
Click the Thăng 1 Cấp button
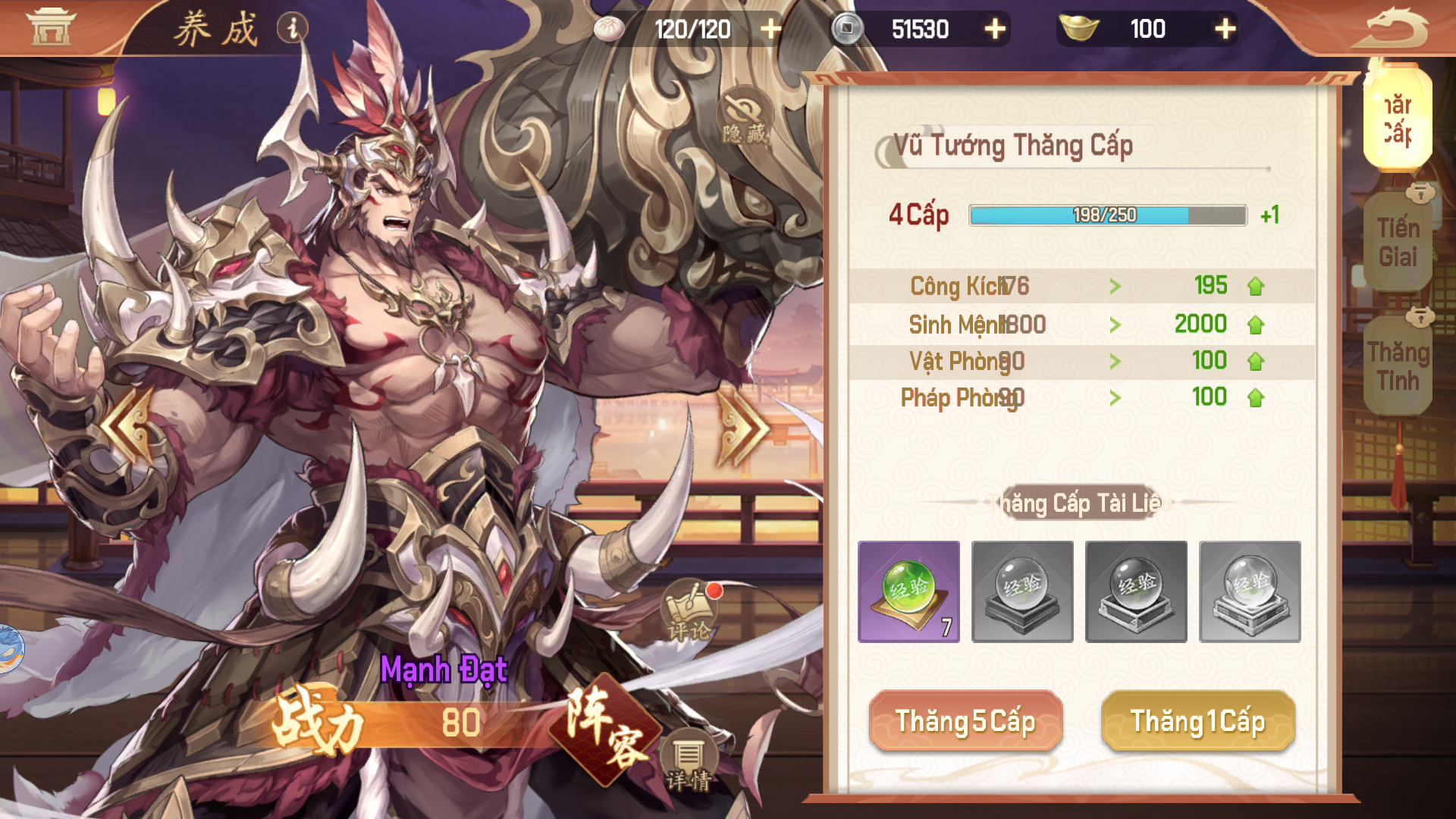(x=1197, y=721)
